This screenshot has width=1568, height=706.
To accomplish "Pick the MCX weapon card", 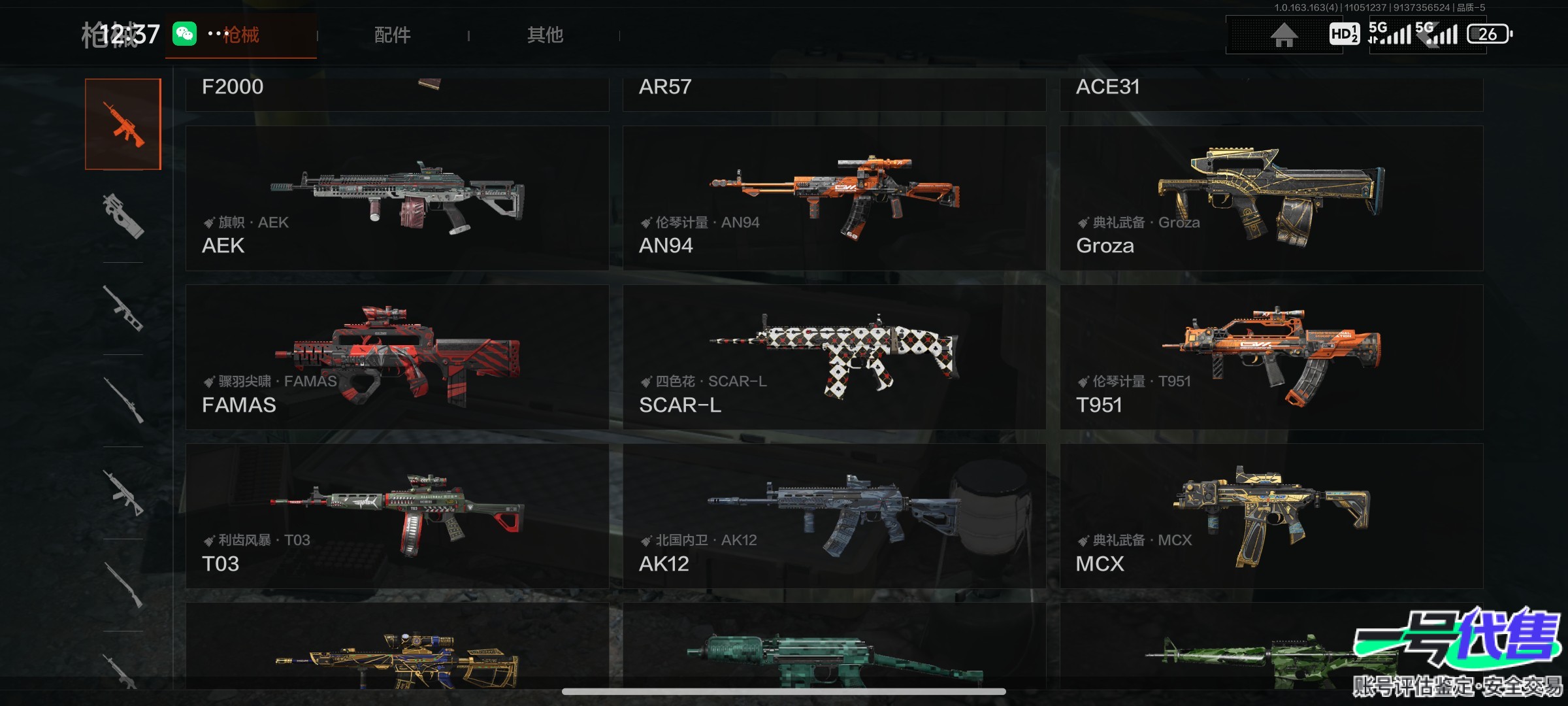I will (1271, 516).
